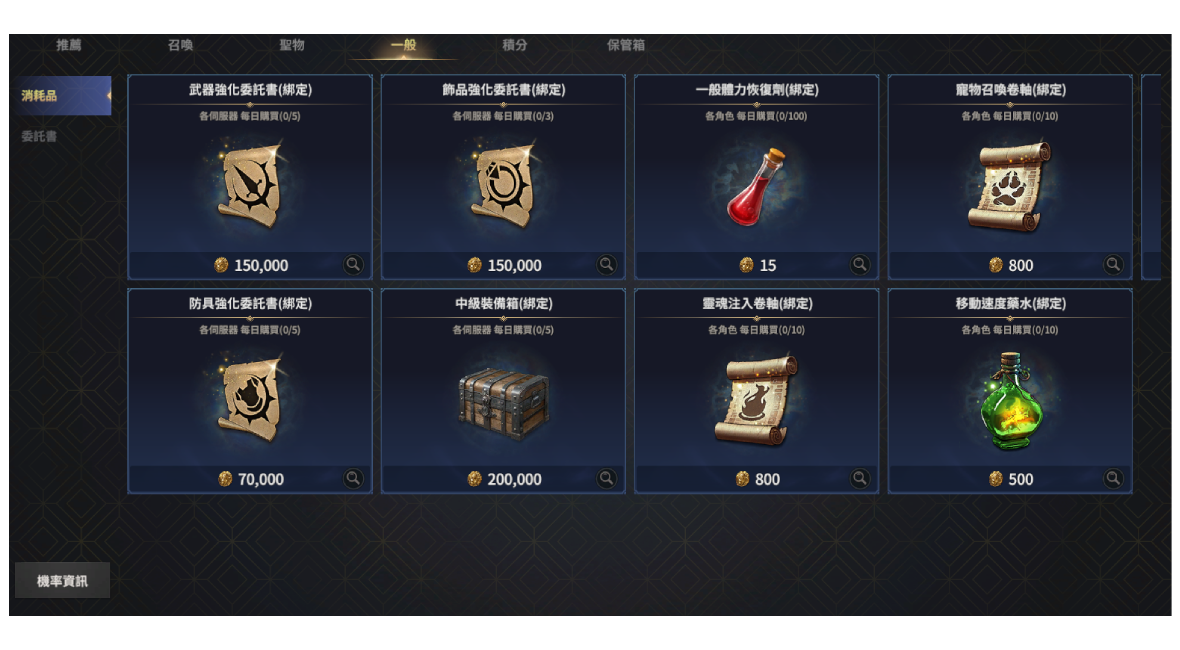1180x650 pixels.
Task: Open the 保管箱 tab
Action: [x=626, y=45]
